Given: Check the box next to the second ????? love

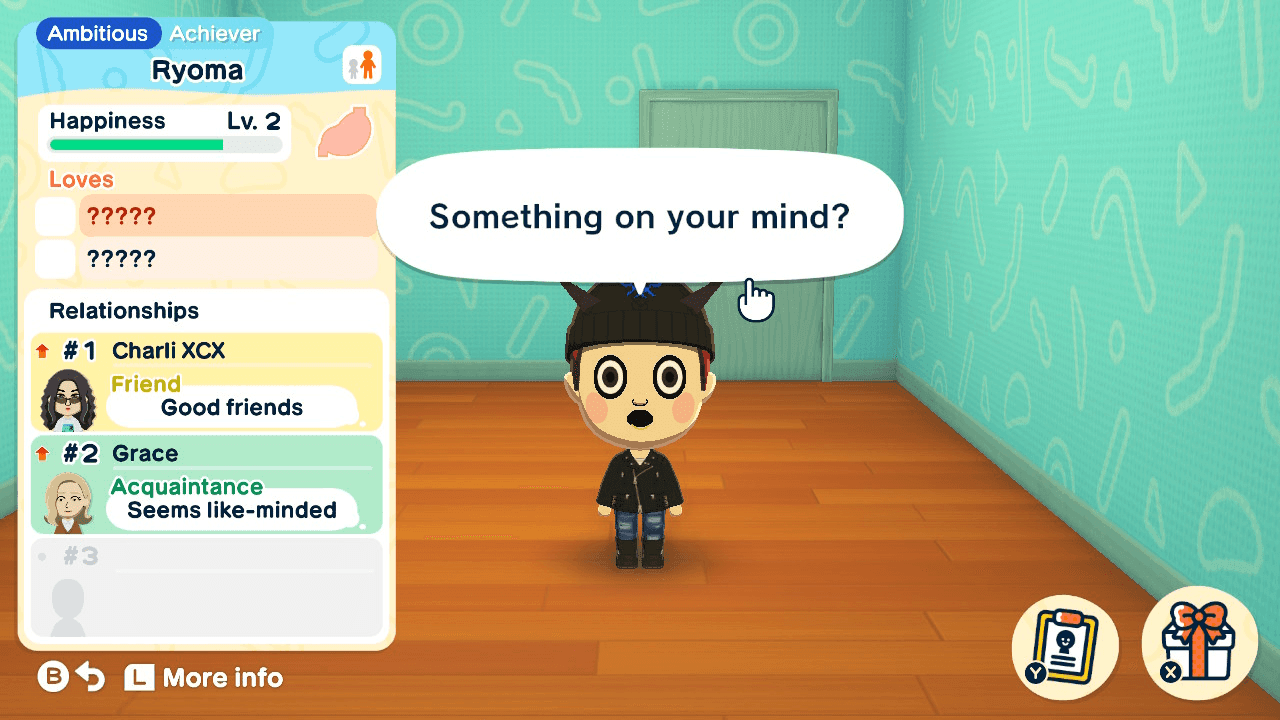Looking at the screenshot, I should pos(55,258).
